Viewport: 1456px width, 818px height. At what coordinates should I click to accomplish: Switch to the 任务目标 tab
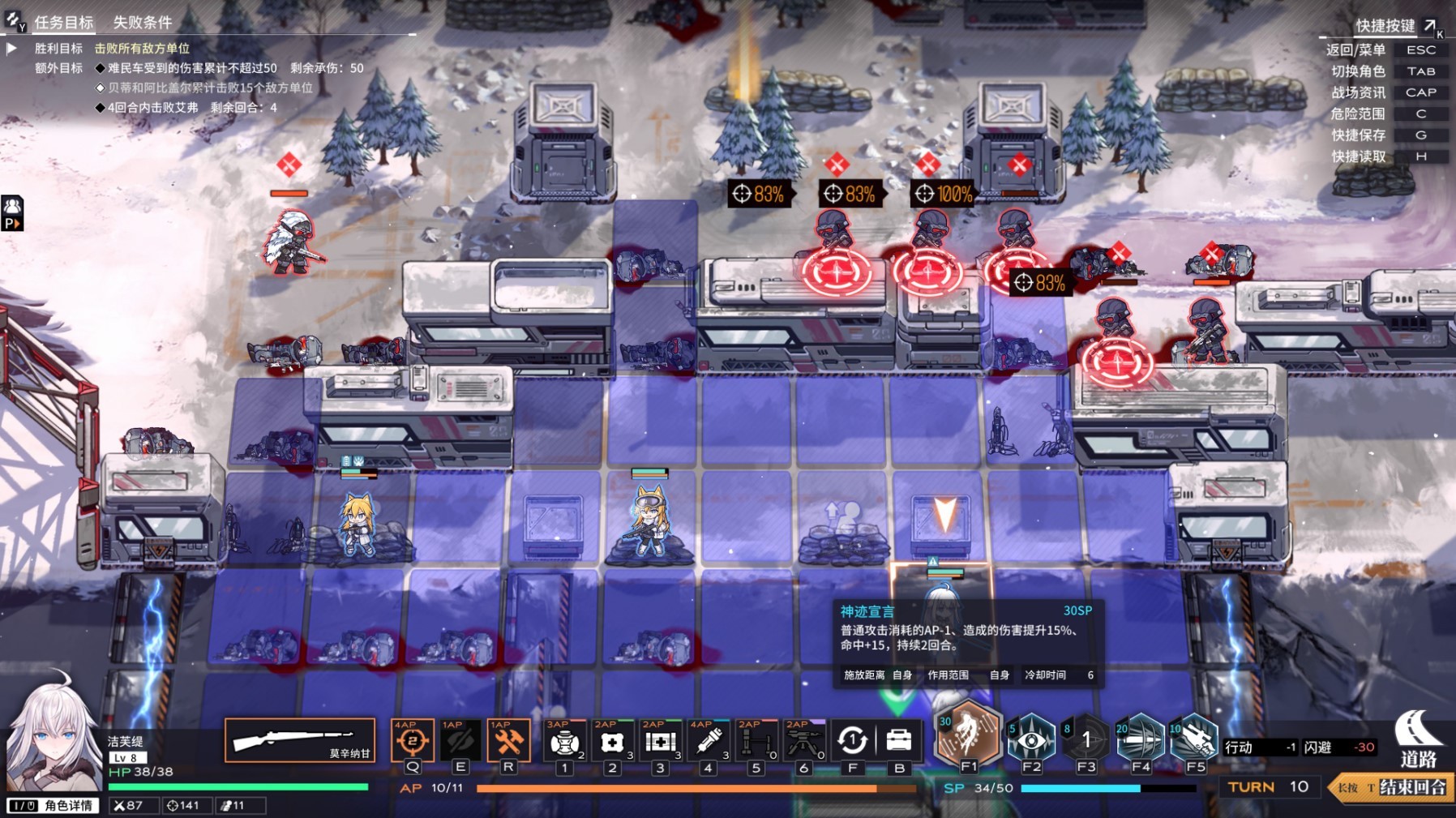[x=63, y=22]
